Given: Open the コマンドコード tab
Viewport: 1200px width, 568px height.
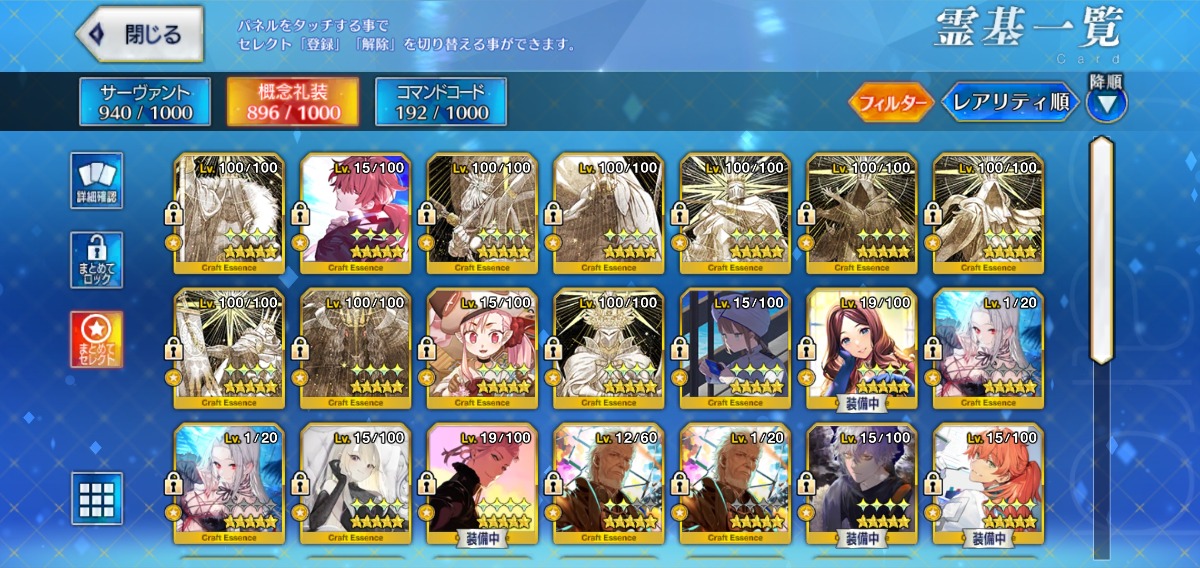Looking at the screenshot, I should [x=441, y=102].
